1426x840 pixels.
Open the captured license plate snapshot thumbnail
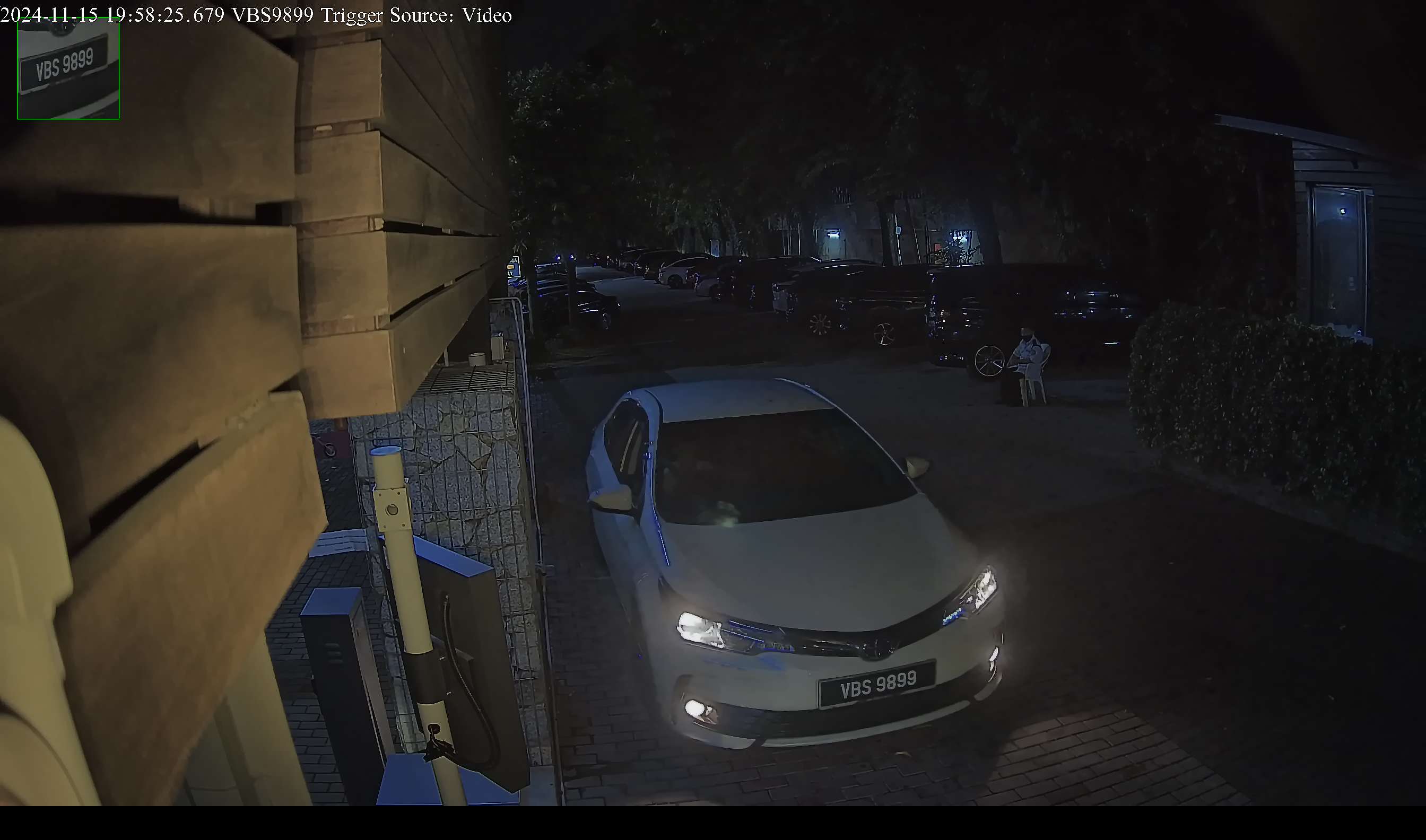point(68,68)
